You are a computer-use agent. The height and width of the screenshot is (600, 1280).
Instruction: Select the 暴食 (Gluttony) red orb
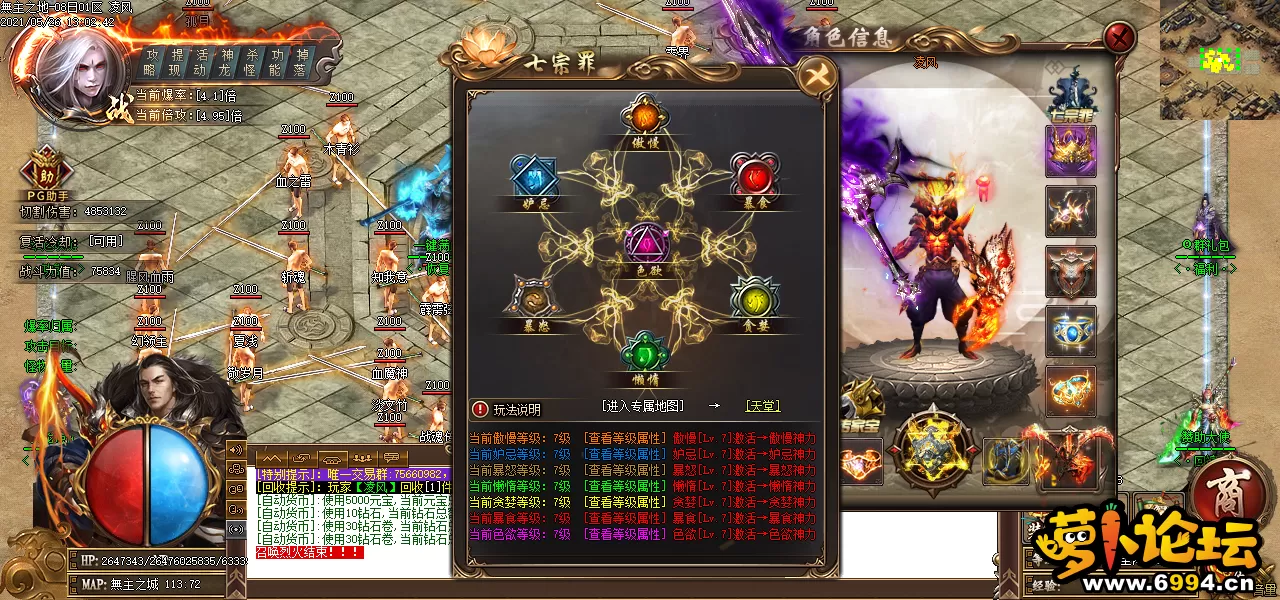point(754,176)
